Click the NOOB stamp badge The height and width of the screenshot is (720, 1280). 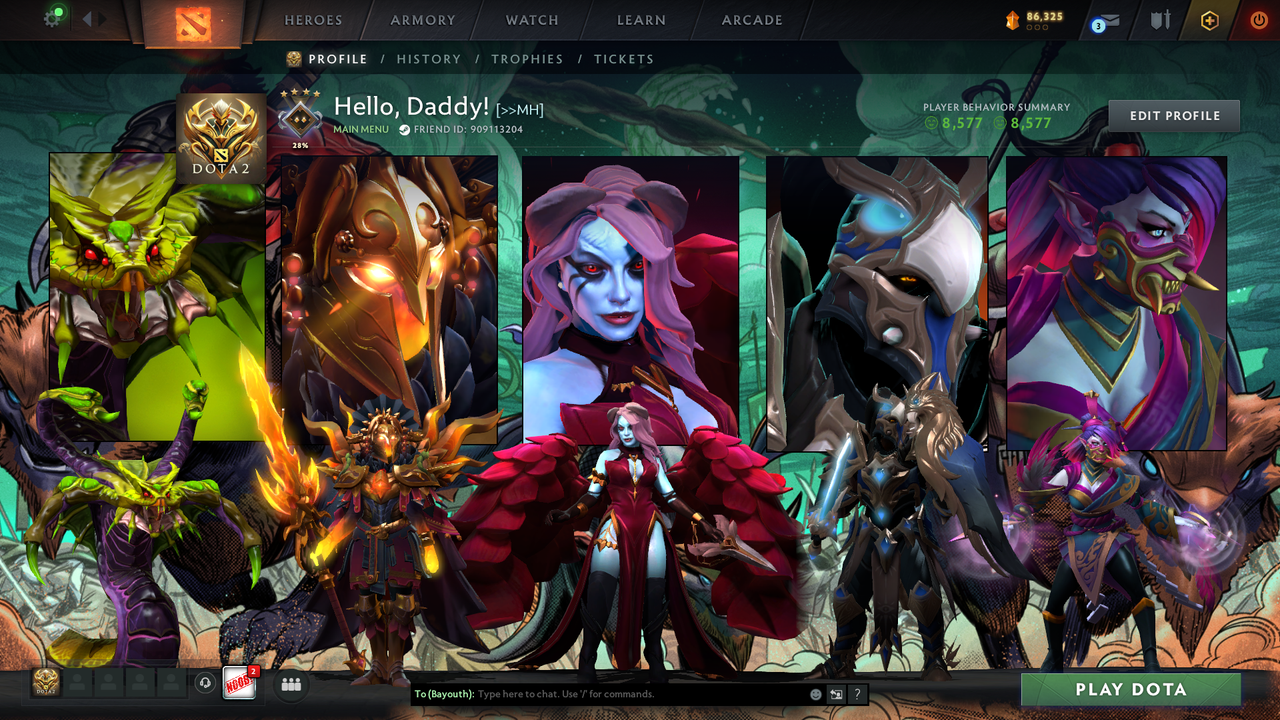(240, 684)
